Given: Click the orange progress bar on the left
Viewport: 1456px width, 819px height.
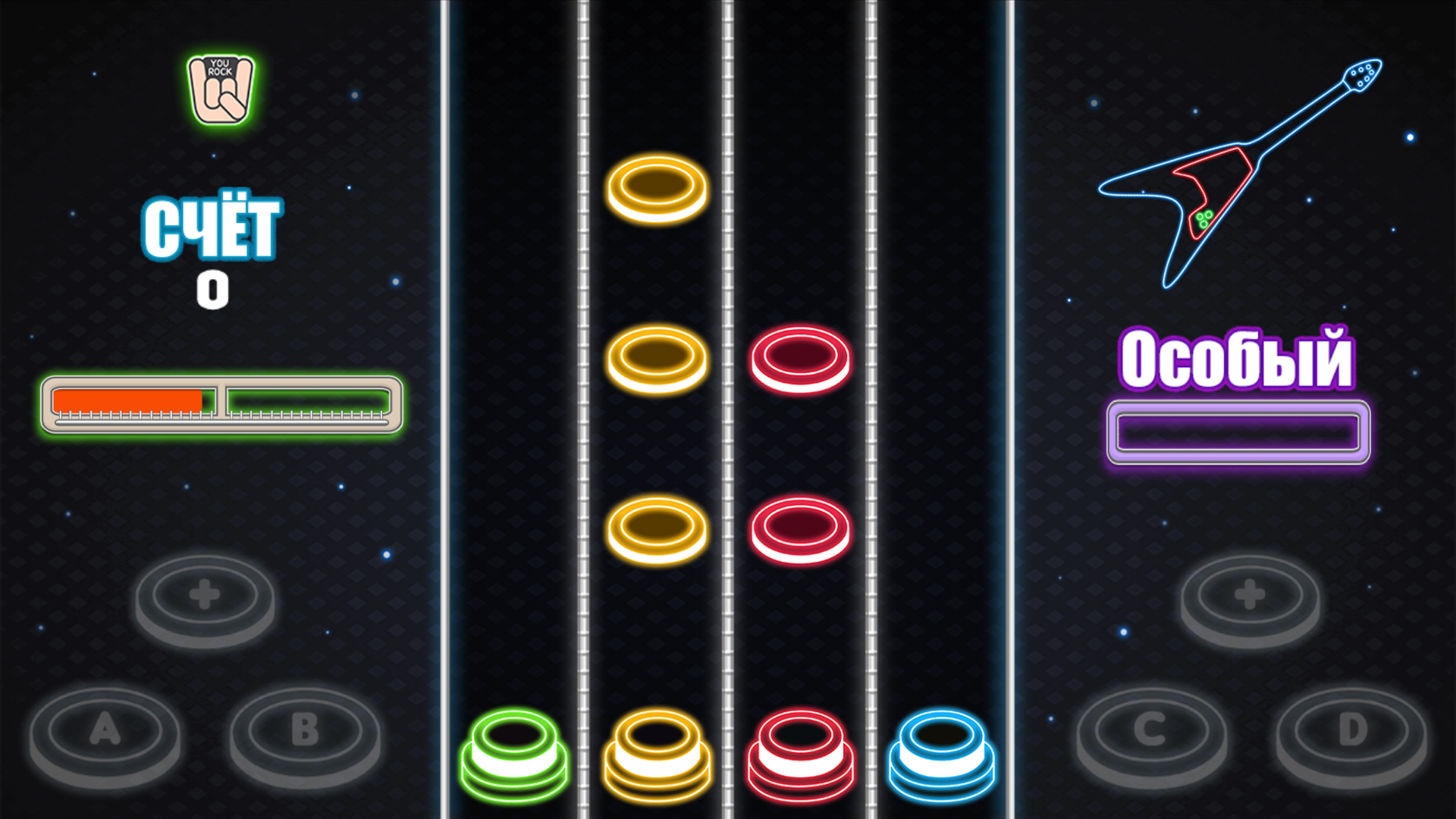Looking at the screenshot, I should click(129, 398).
